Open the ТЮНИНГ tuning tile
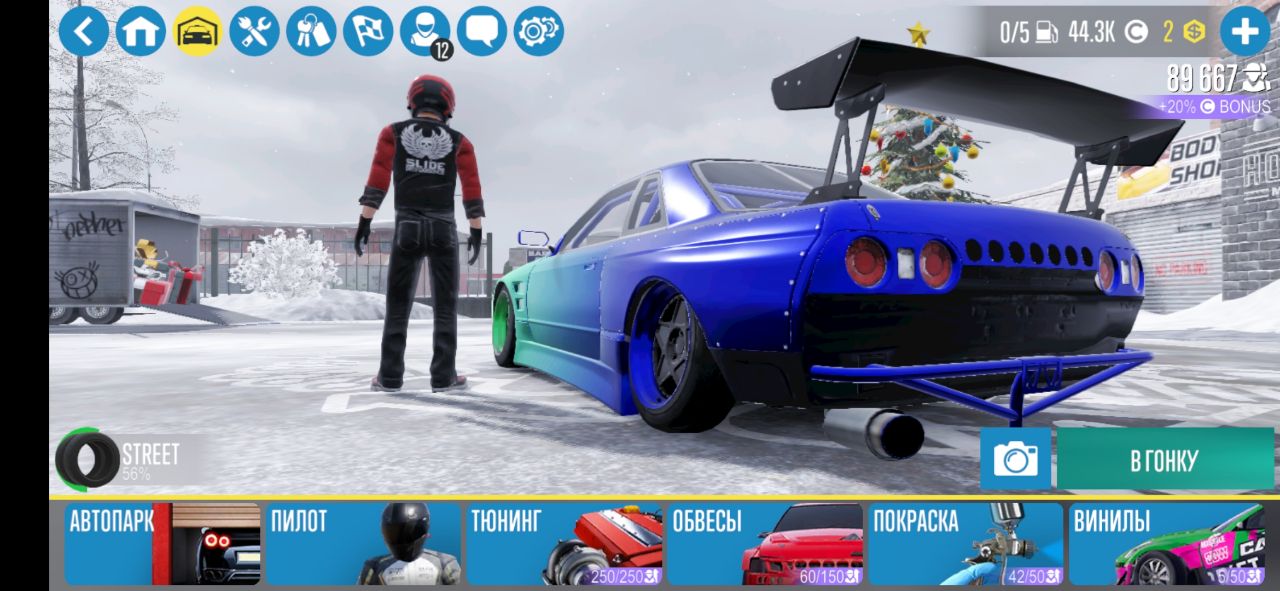Image resolution: width=1280 pixels, height=591 pixels. pos(564,544)
